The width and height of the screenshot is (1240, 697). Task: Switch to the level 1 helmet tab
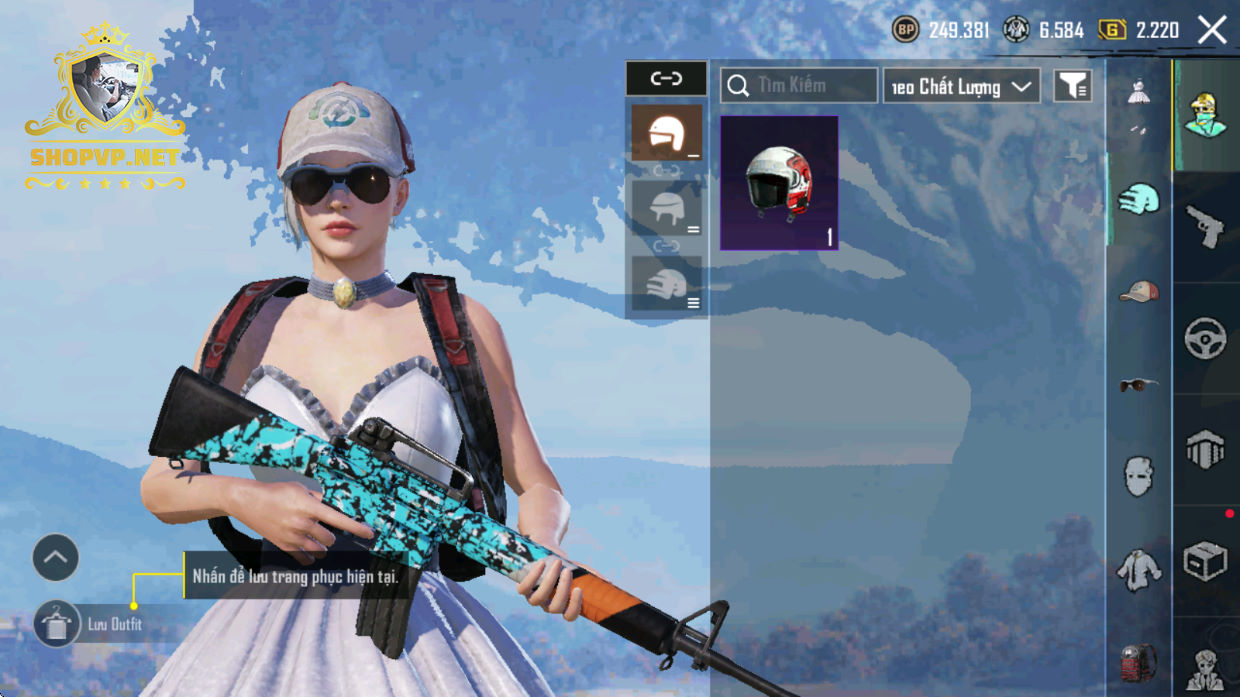tap(666, 133)
